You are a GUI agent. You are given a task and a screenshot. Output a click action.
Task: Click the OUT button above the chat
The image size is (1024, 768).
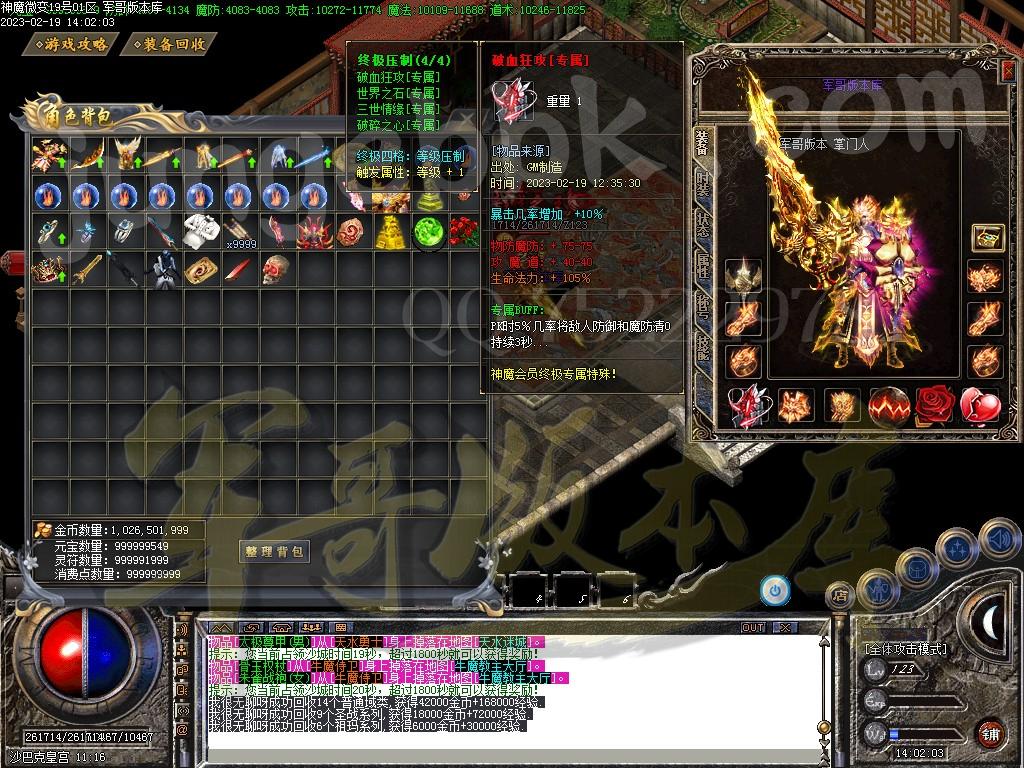pos(753,628)
